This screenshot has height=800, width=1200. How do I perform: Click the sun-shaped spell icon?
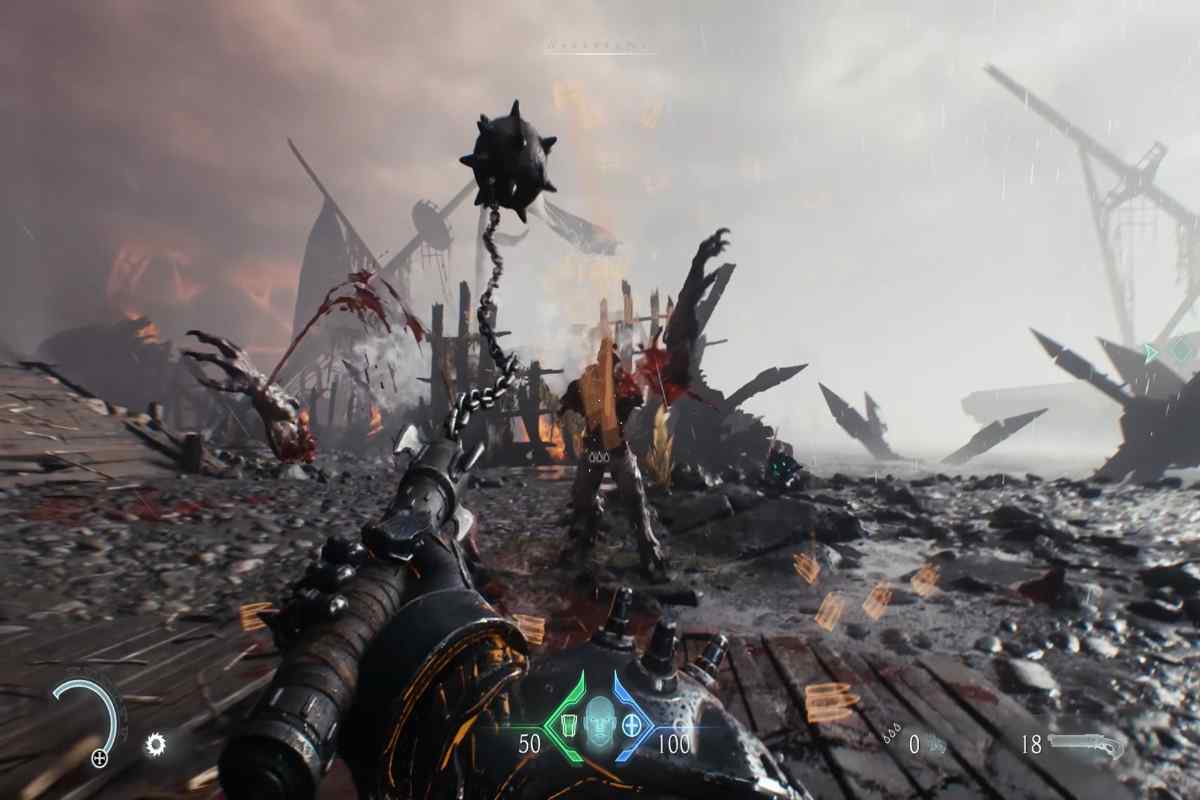[155, 743]
